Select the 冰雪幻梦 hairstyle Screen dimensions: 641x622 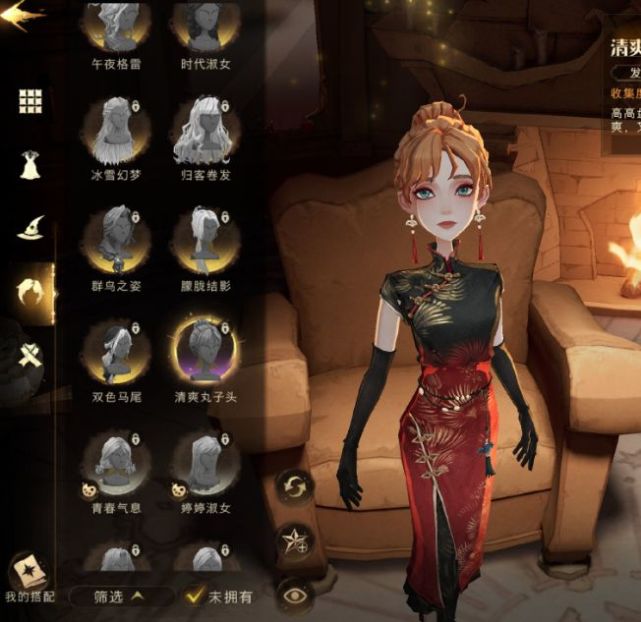click(x=117, y=131)
